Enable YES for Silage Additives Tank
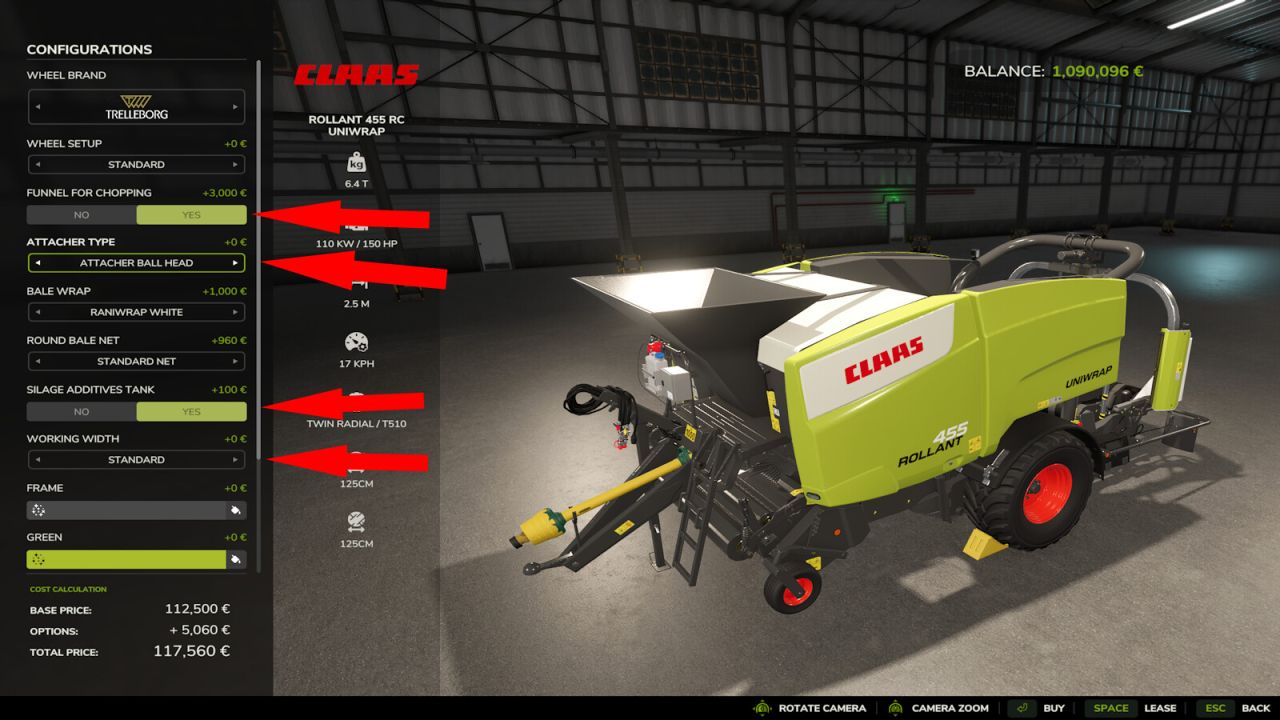This screenshot has width=1280, height=720. click(x=191, y=411)
